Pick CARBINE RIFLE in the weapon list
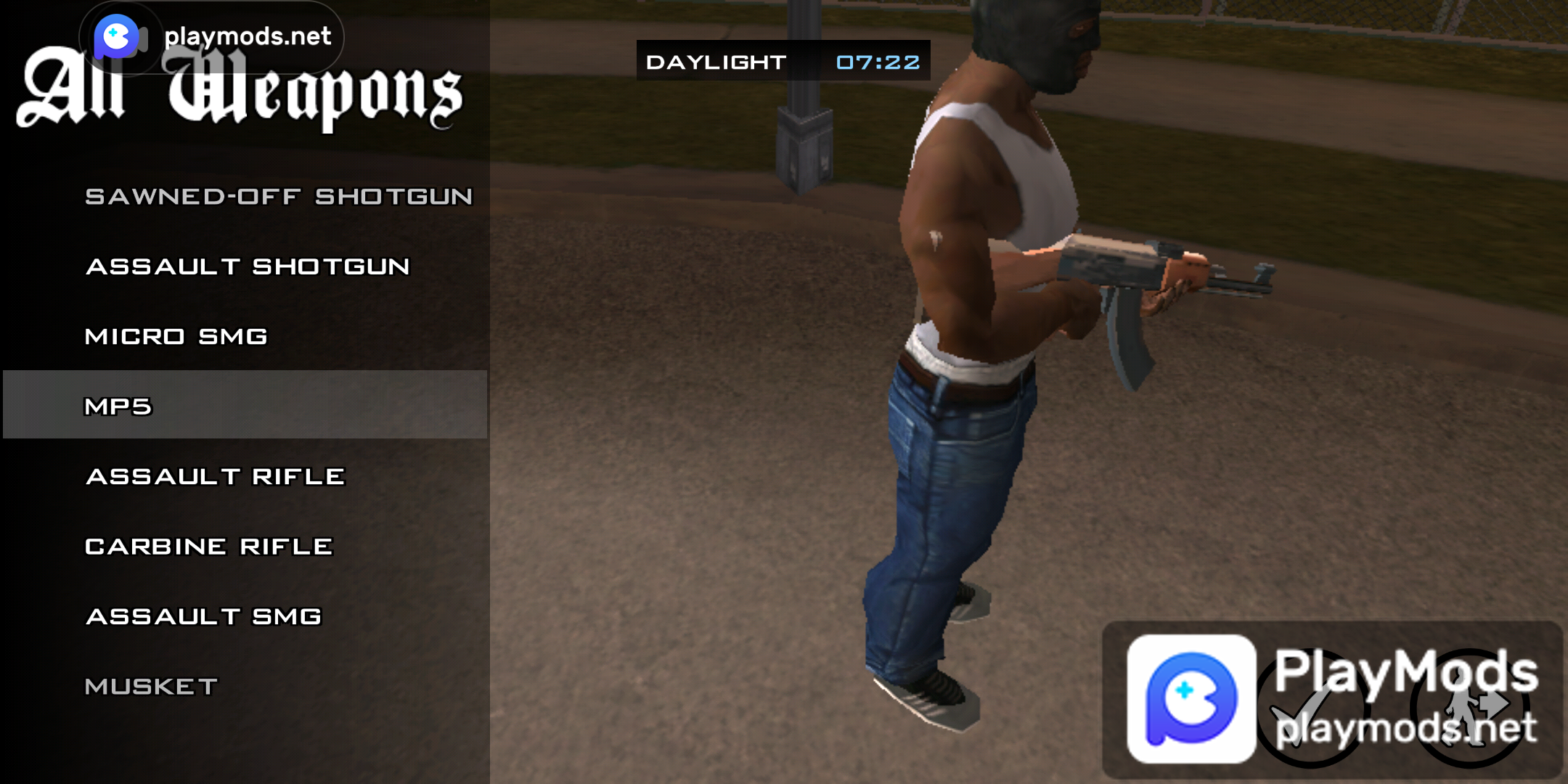The image size is (1568, 784). coord(209,545)
